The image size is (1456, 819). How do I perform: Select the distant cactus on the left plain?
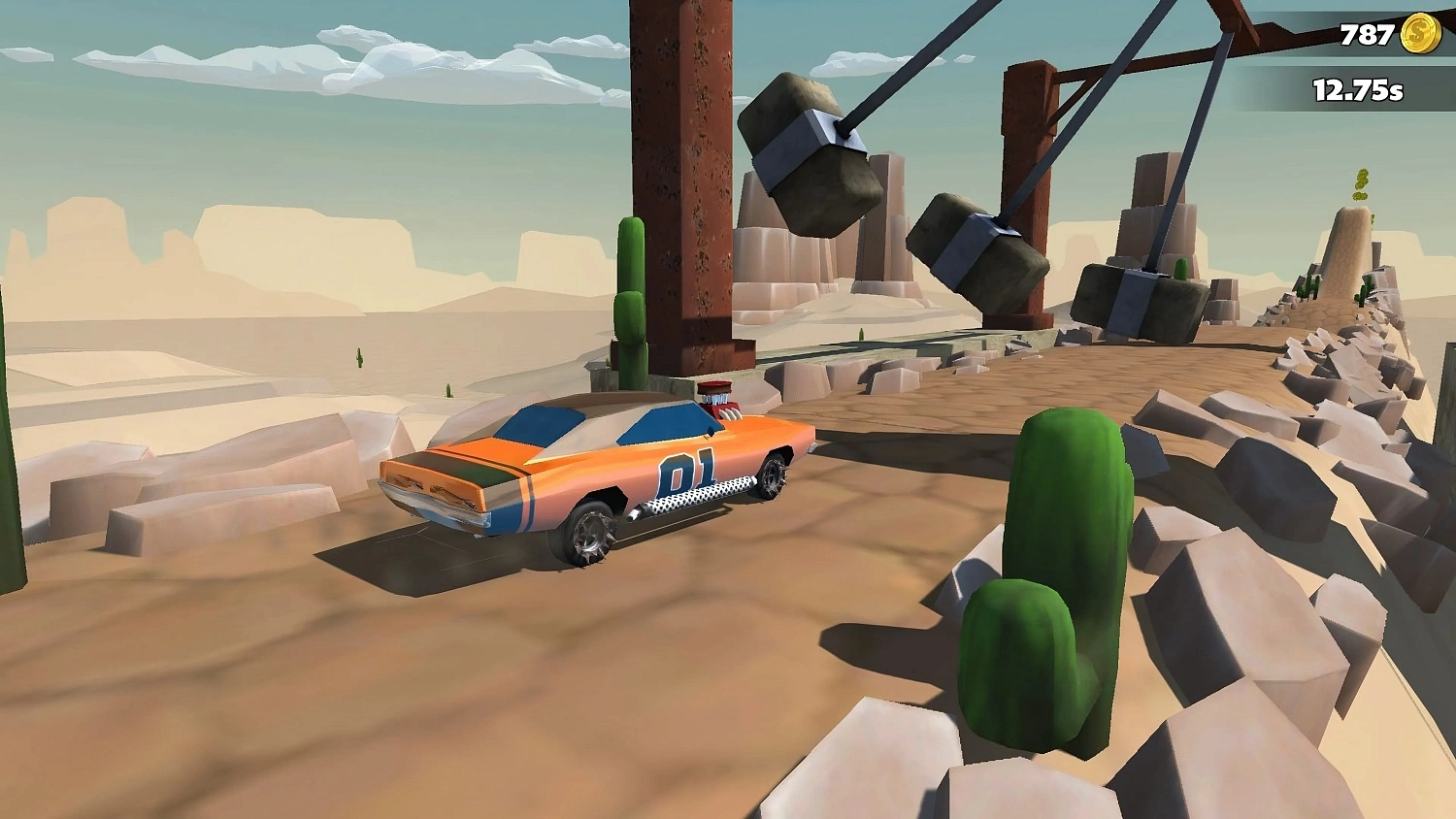click(x=359, y=357)
